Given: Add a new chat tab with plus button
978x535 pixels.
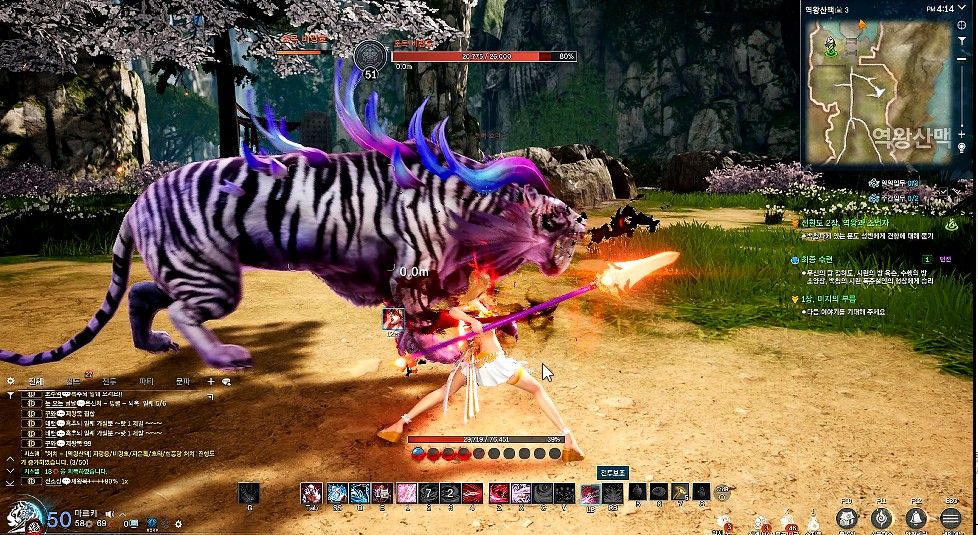Looking at the screenshot, I should click(x=211, y=381).
